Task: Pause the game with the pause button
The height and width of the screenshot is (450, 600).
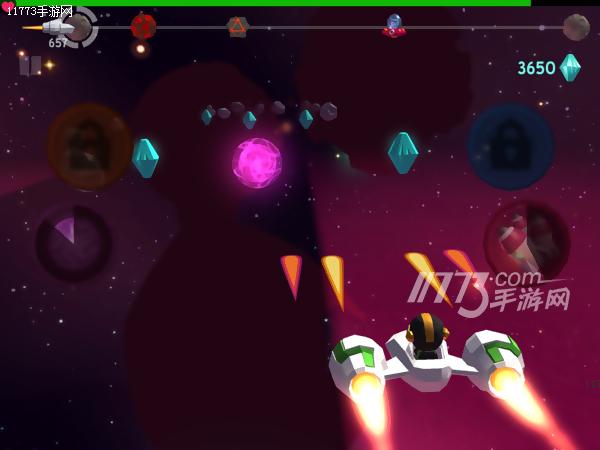Action: (30, 65)
